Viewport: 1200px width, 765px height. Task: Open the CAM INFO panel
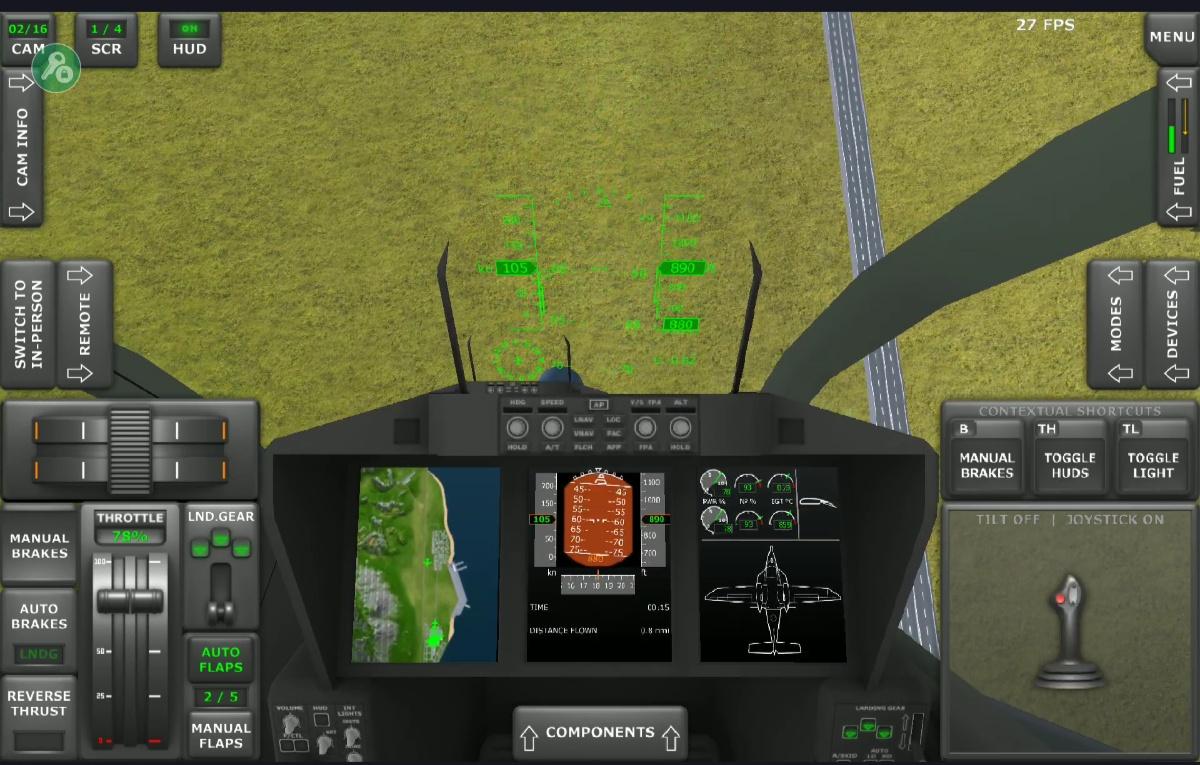(x=22, y=147)
